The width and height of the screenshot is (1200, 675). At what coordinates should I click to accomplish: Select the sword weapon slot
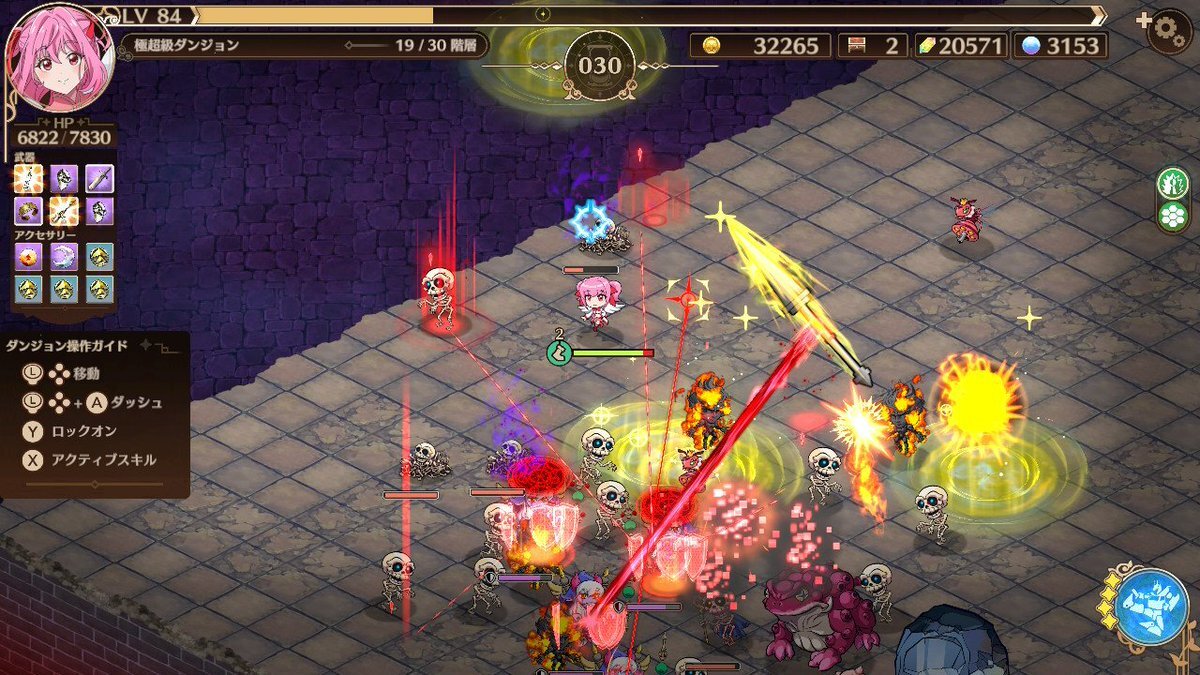click(x=99, y=179)
